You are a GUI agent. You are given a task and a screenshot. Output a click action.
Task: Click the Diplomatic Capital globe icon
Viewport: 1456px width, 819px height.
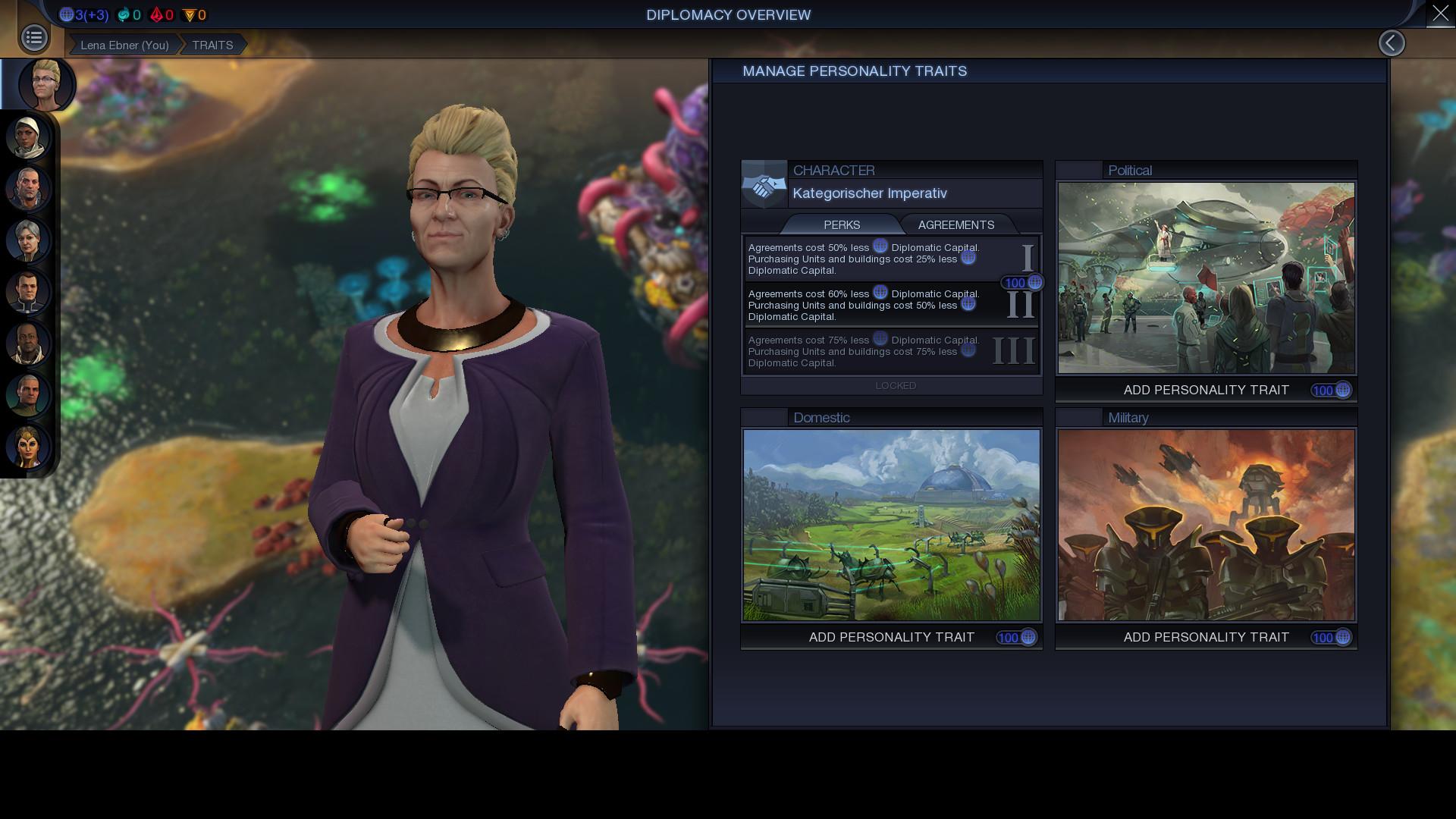pos(66,14)
